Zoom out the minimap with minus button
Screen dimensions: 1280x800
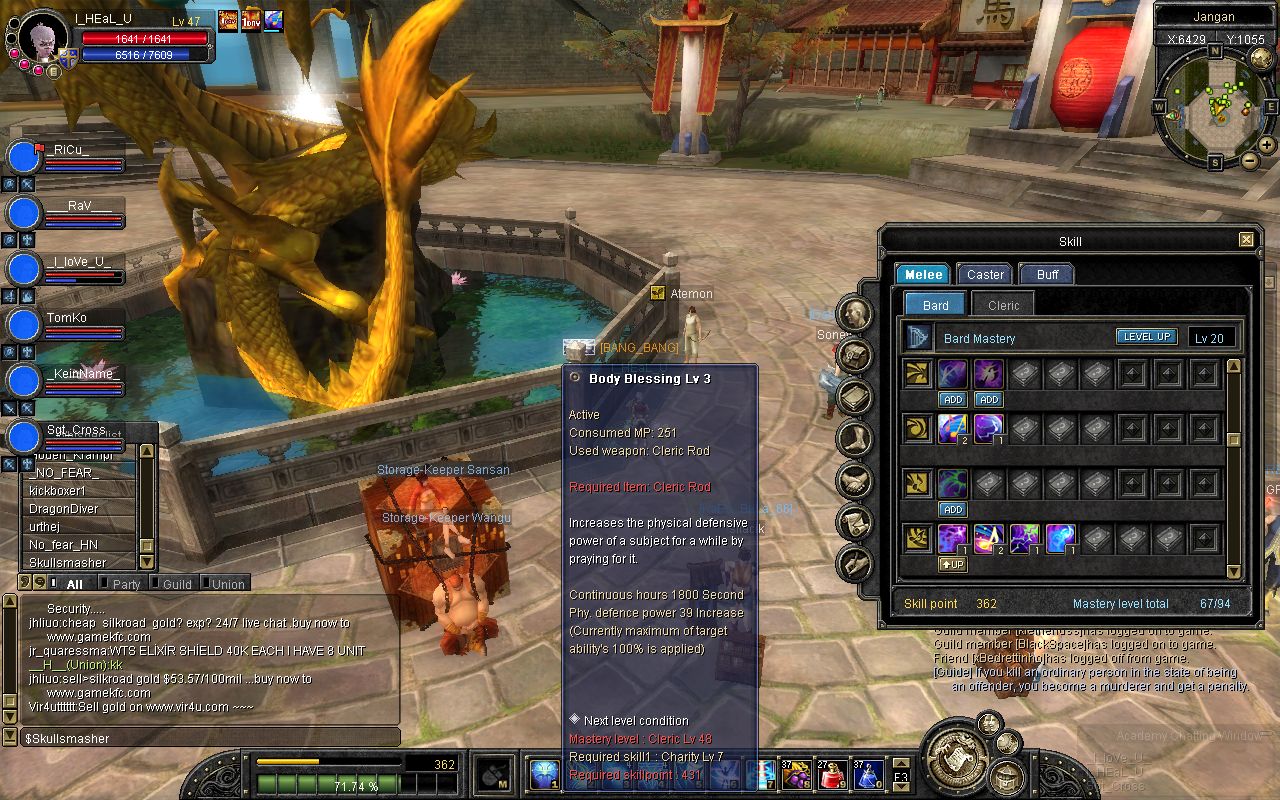pyautogui.click(x=1250, y=161)
